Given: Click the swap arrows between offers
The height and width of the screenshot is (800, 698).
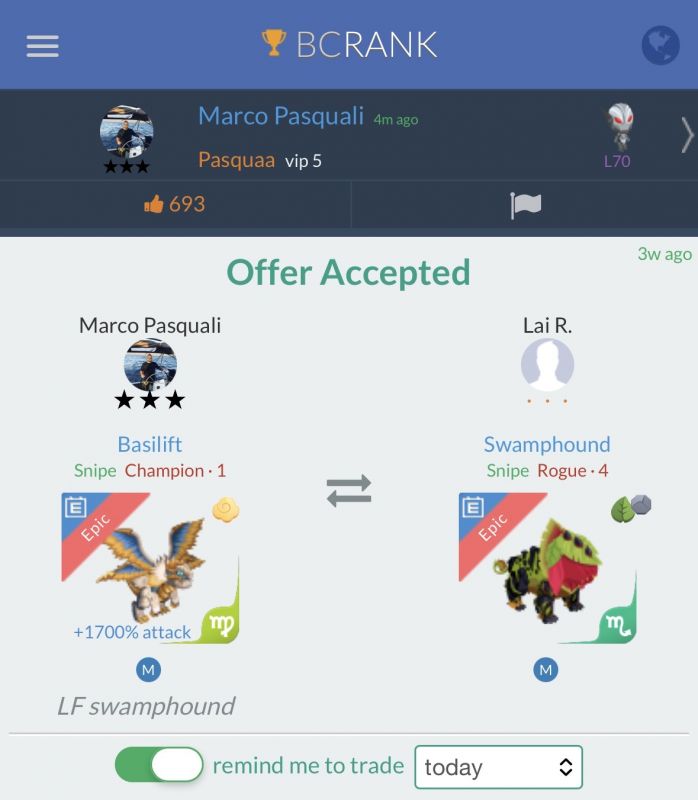Looking at the screenshot, I should pyautogui.click(x=349, y=490).
